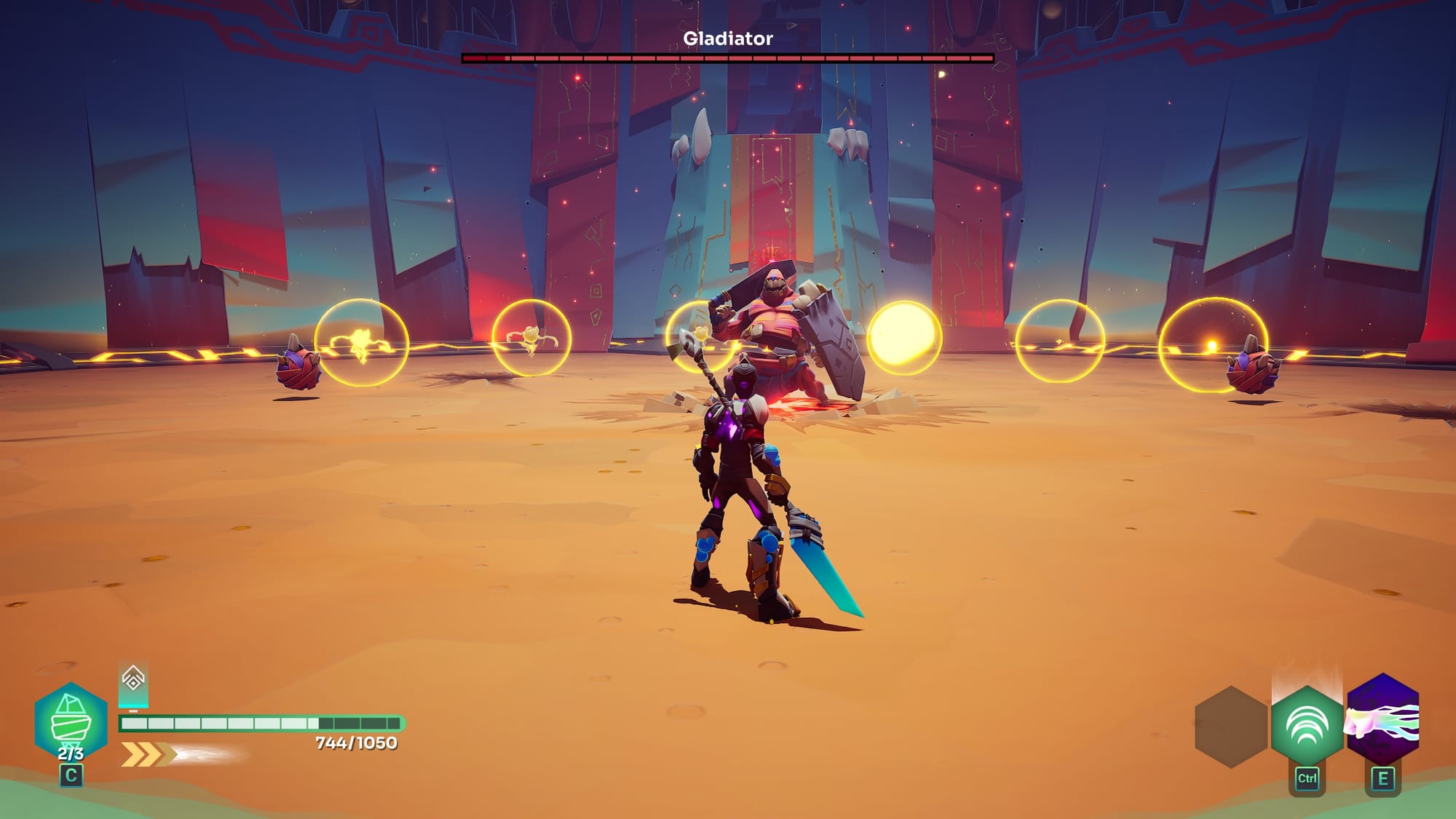Trigger the purple lightning hand ability
Screen dimensions: 1456x819
coord(1382,721)
